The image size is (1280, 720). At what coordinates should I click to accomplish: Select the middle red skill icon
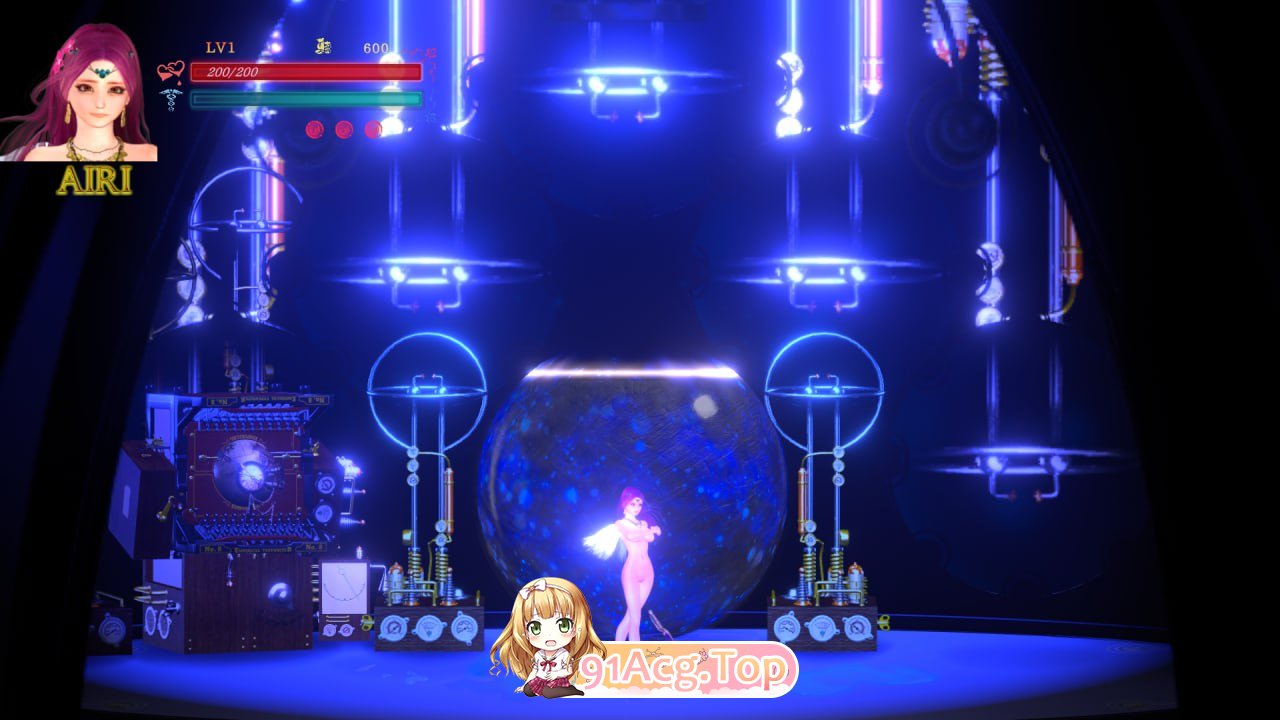[x=344, y=130]
